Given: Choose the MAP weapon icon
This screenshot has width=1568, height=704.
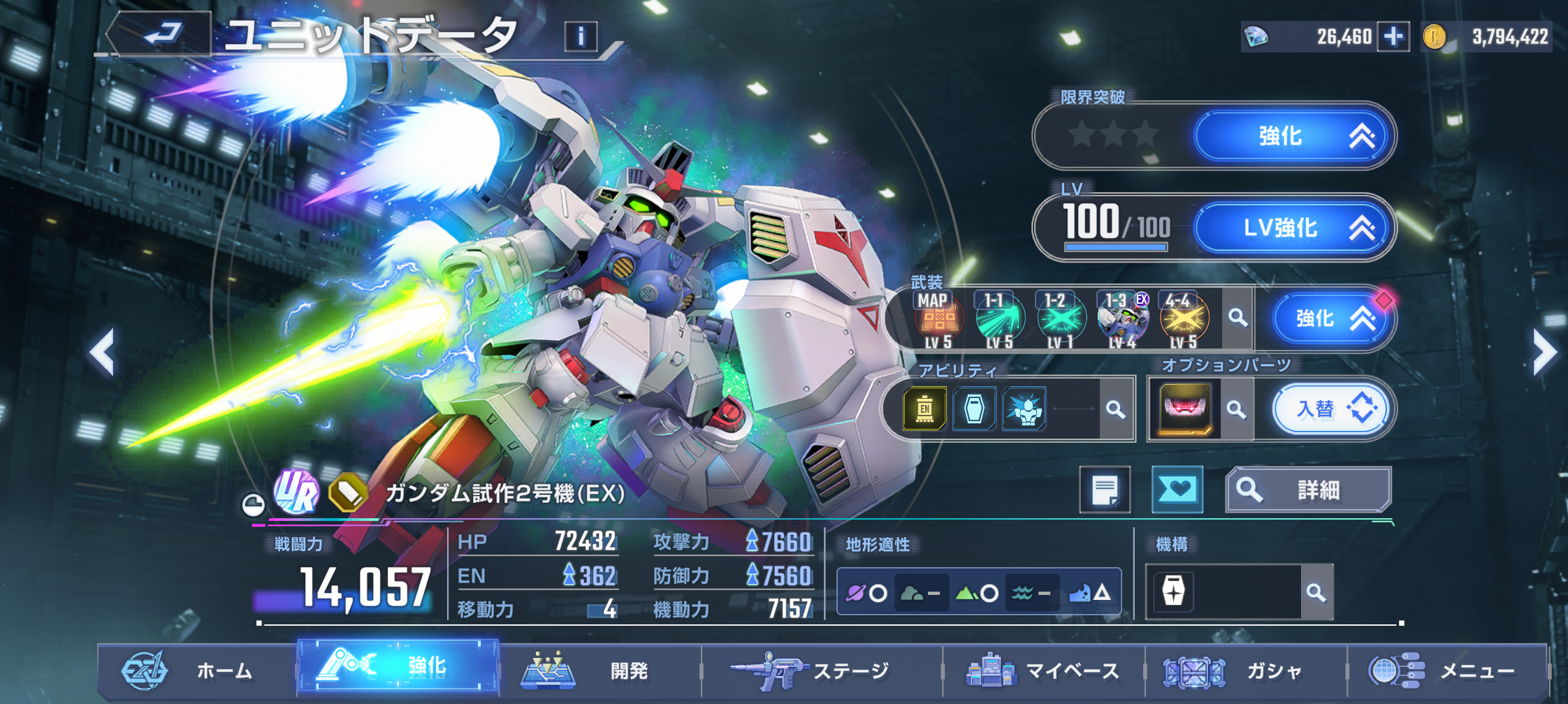Looking at the screenshot, I should coord(937,320).
